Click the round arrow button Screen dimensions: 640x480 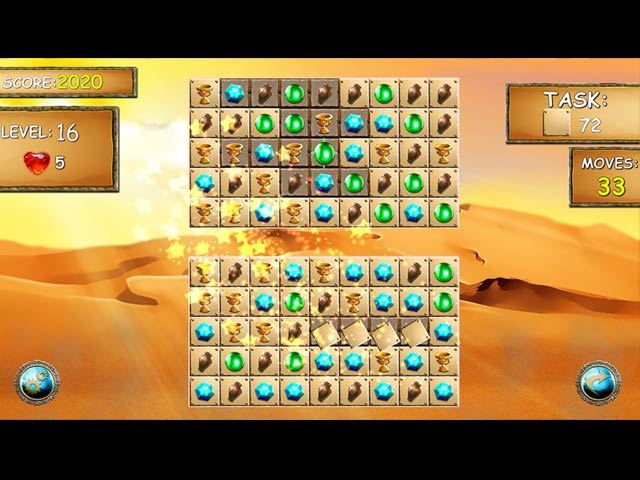598,383
